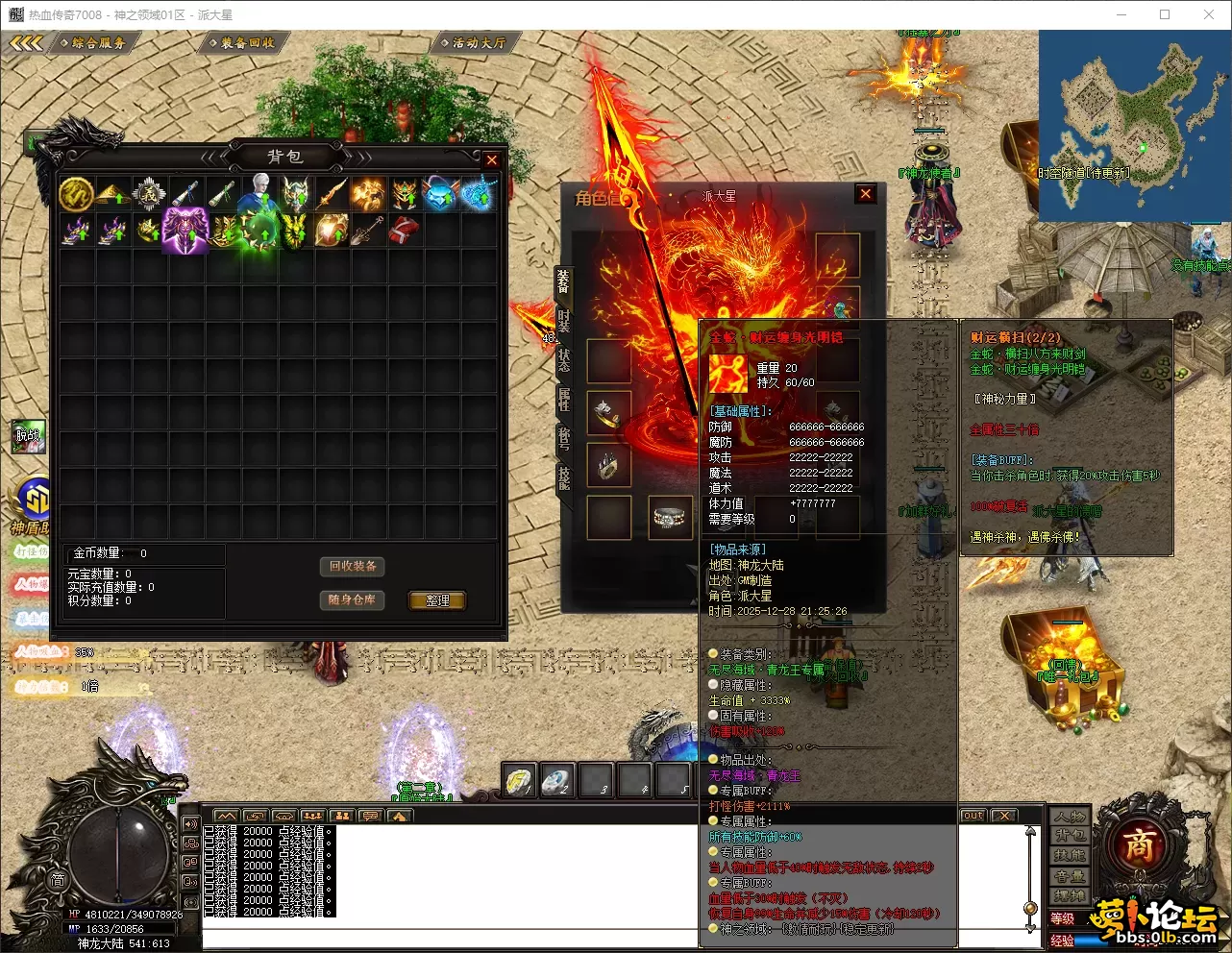Switch to the 时装 fashion tab
Viewport: 1232px width, 953px height.
click(564, 321)
